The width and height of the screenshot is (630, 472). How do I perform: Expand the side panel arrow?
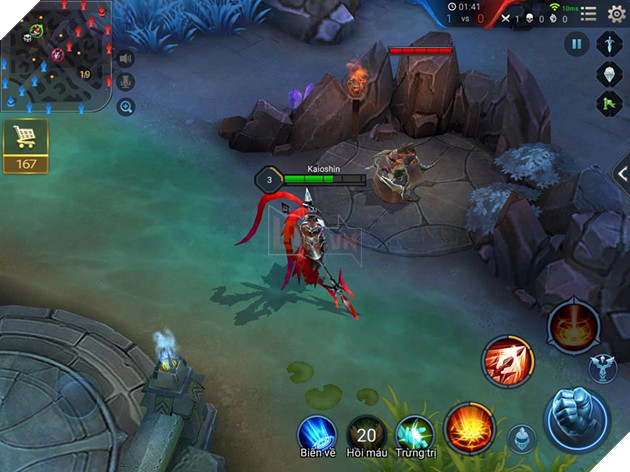(x=622, y=173)
